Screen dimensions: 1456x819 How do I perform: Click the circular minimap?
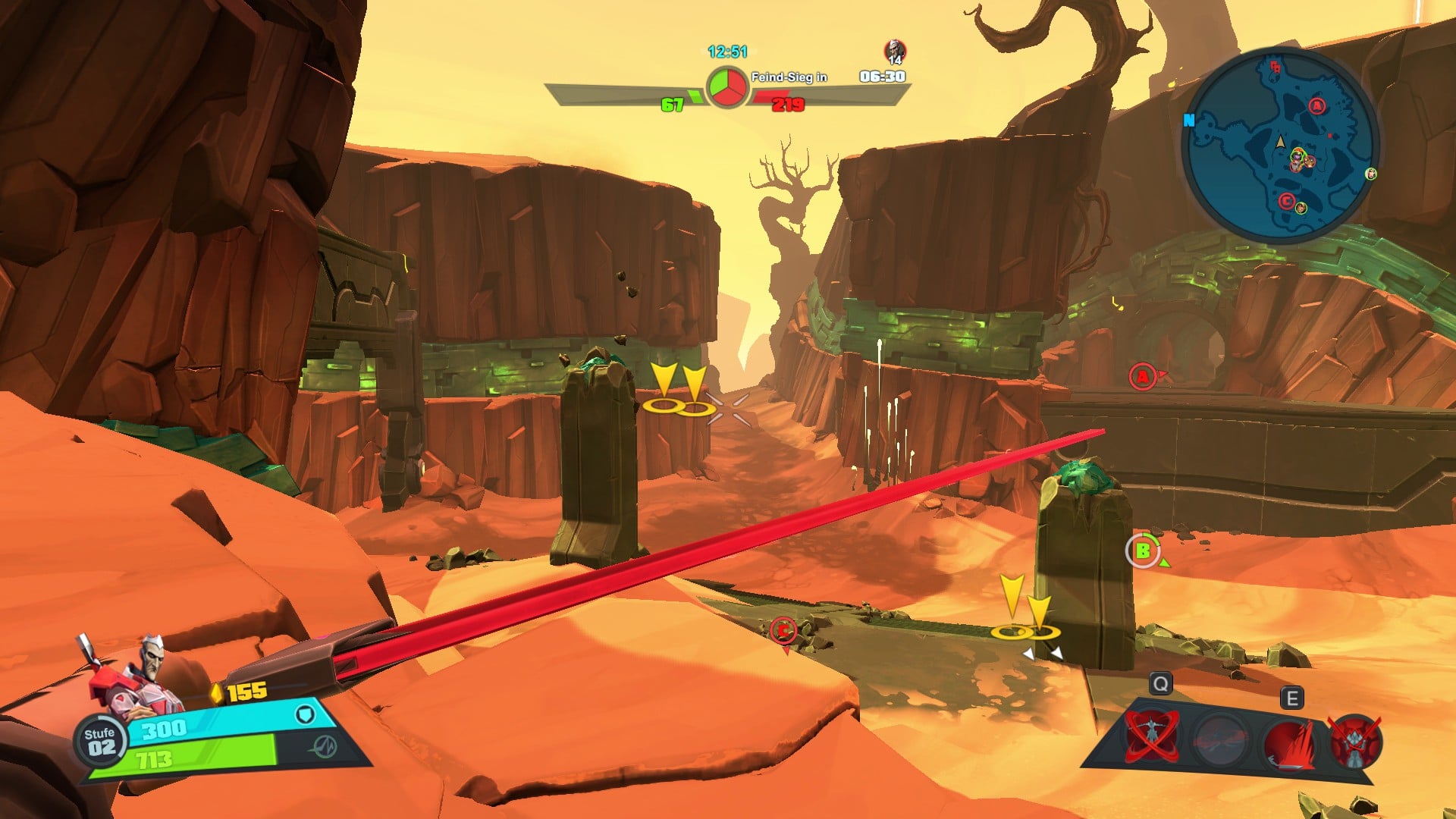click(x=1281, y=144)
